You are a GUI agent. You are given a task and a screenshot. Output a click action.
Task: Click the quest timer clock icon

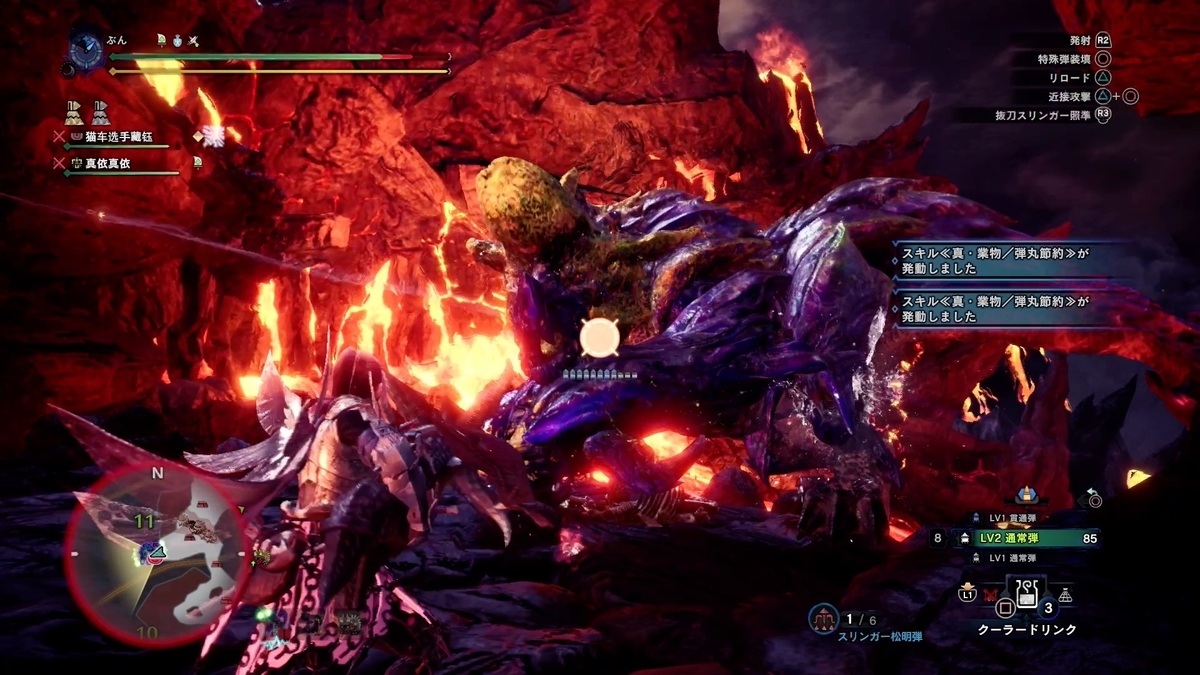pos(85,47)
